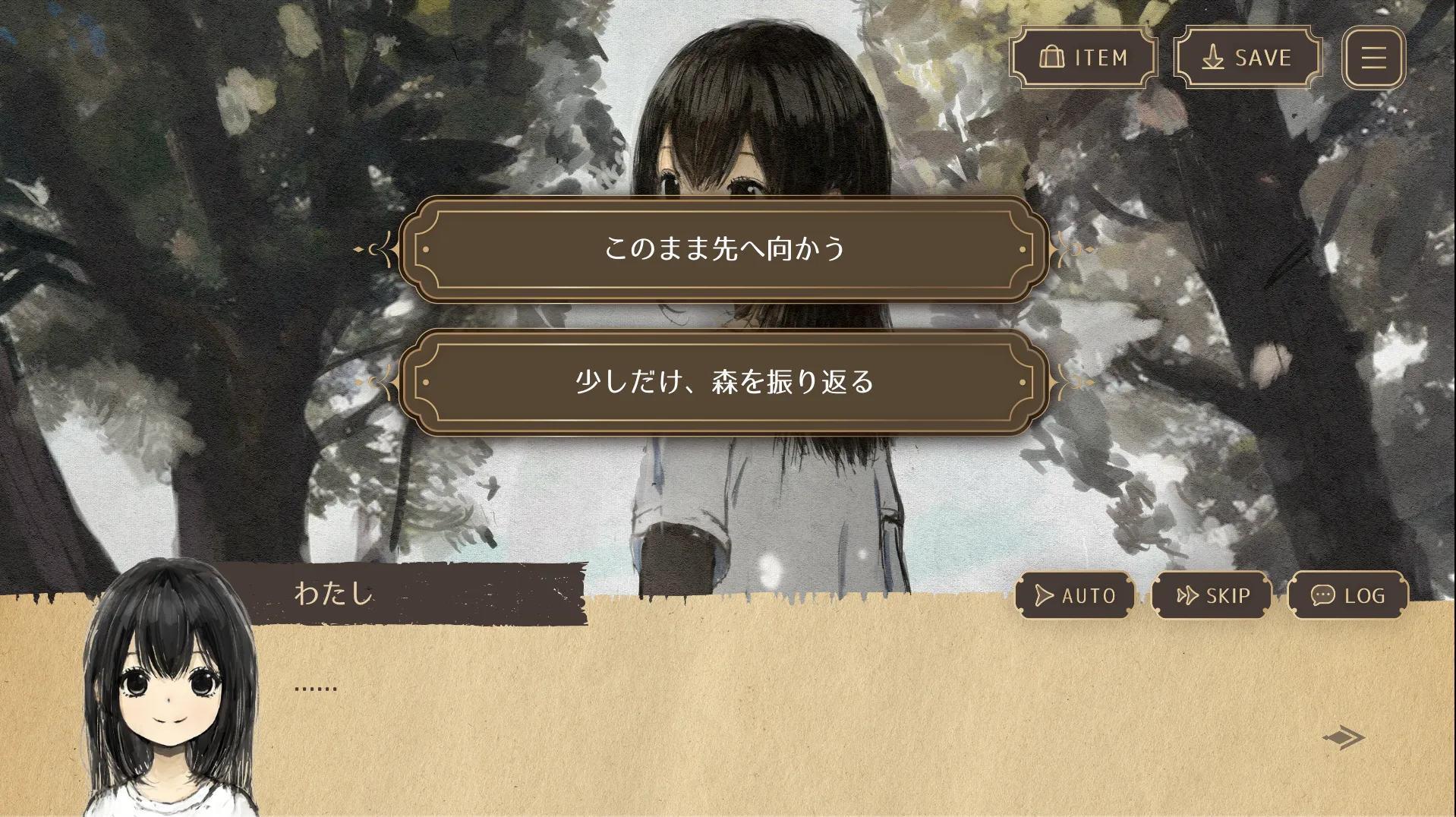The width and height of the screenshot is (1456, 817).
Task: Activate the SKIP button
Action: (x=1212, y=596)
